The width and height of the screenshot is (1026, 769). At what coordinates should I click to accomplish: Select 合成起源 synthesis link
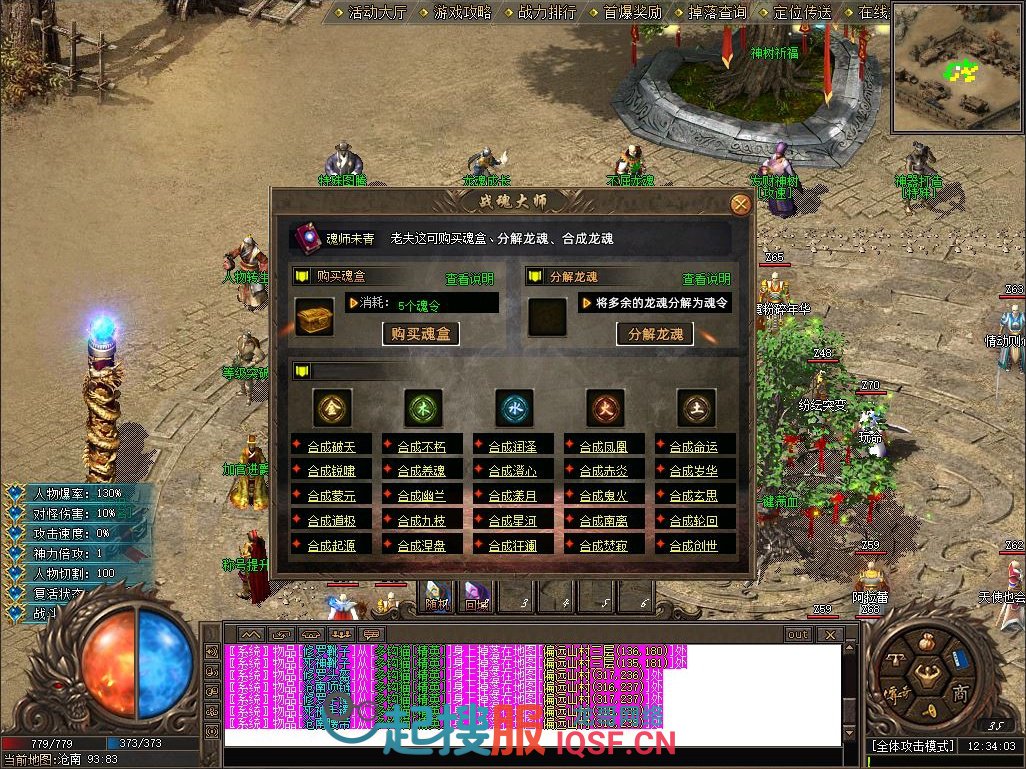coord(331,546)
